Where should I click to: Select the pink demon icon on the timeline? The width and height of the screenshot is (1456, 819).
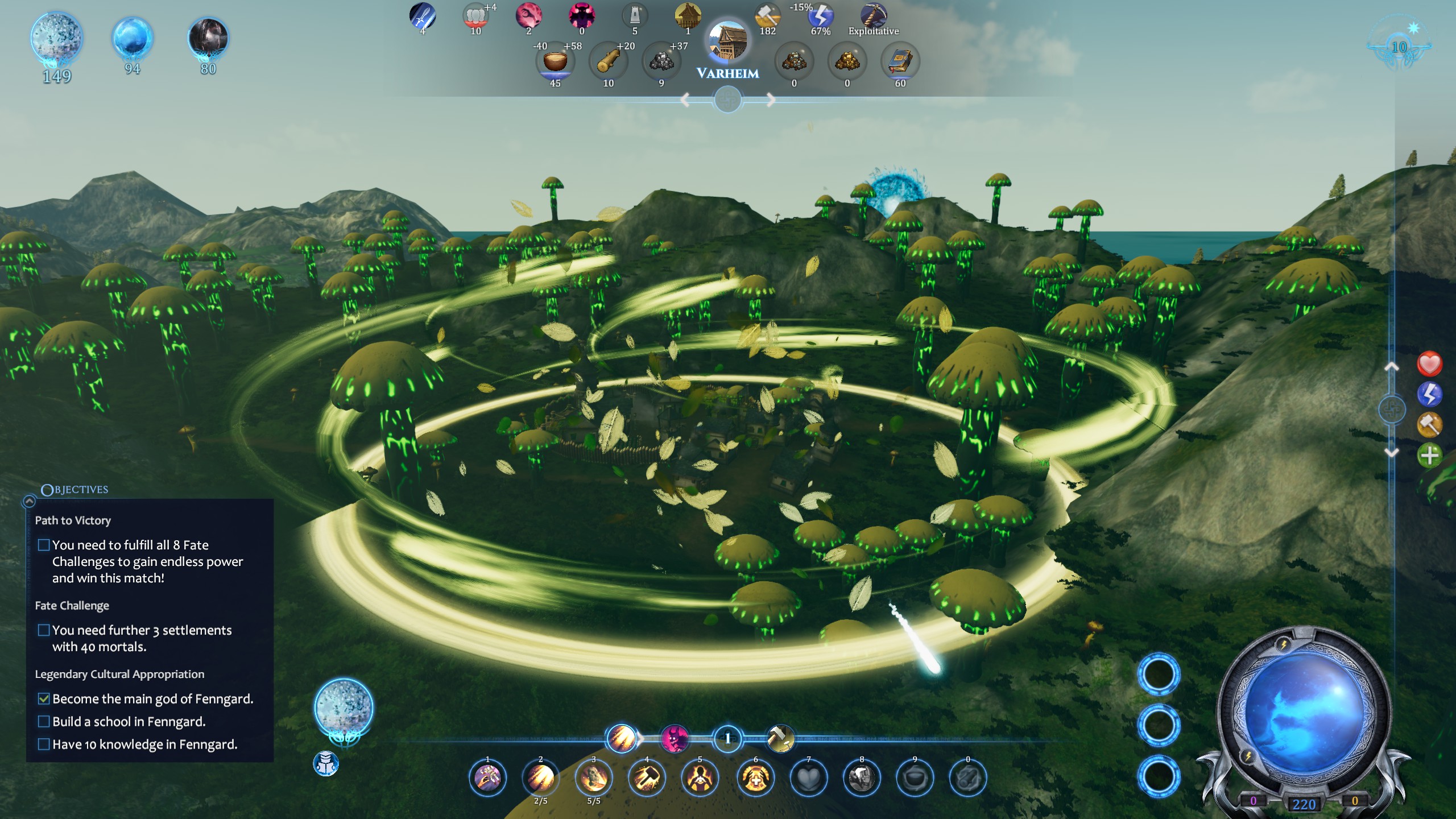(675, 739)
